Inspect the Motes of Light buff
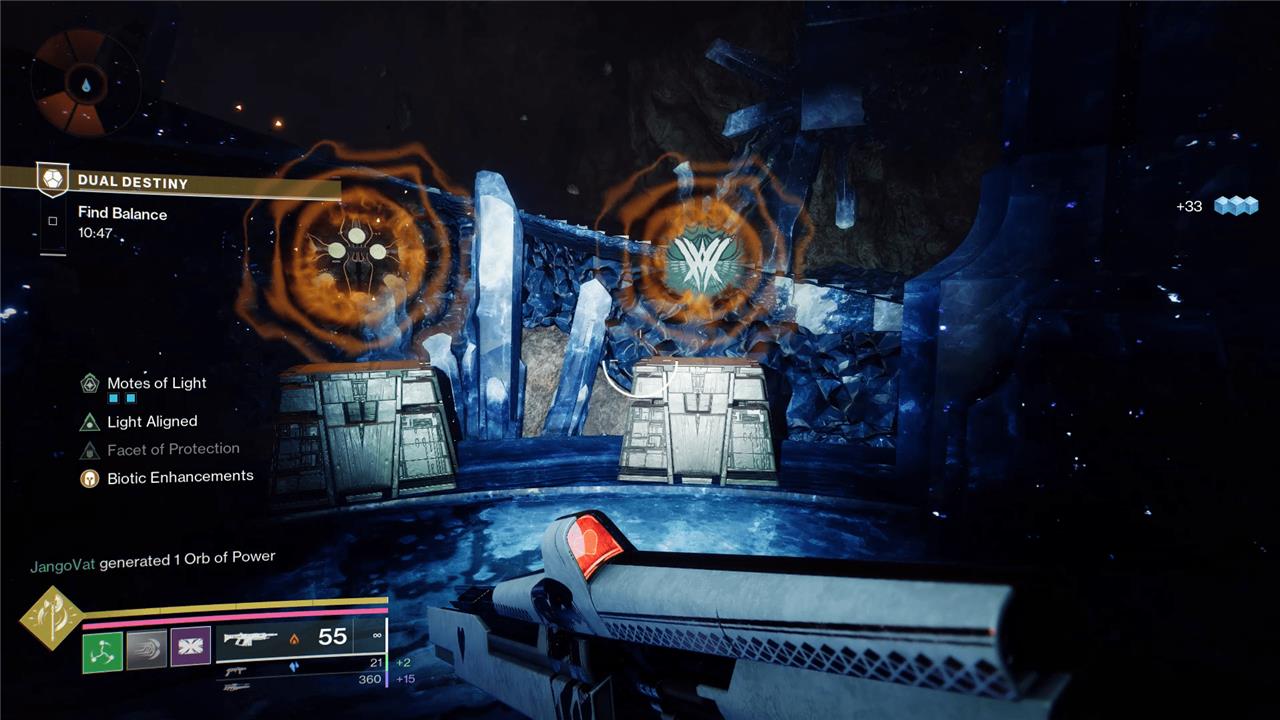The image size is (1280, 720). pyautogui.click(x=91, y=383)
